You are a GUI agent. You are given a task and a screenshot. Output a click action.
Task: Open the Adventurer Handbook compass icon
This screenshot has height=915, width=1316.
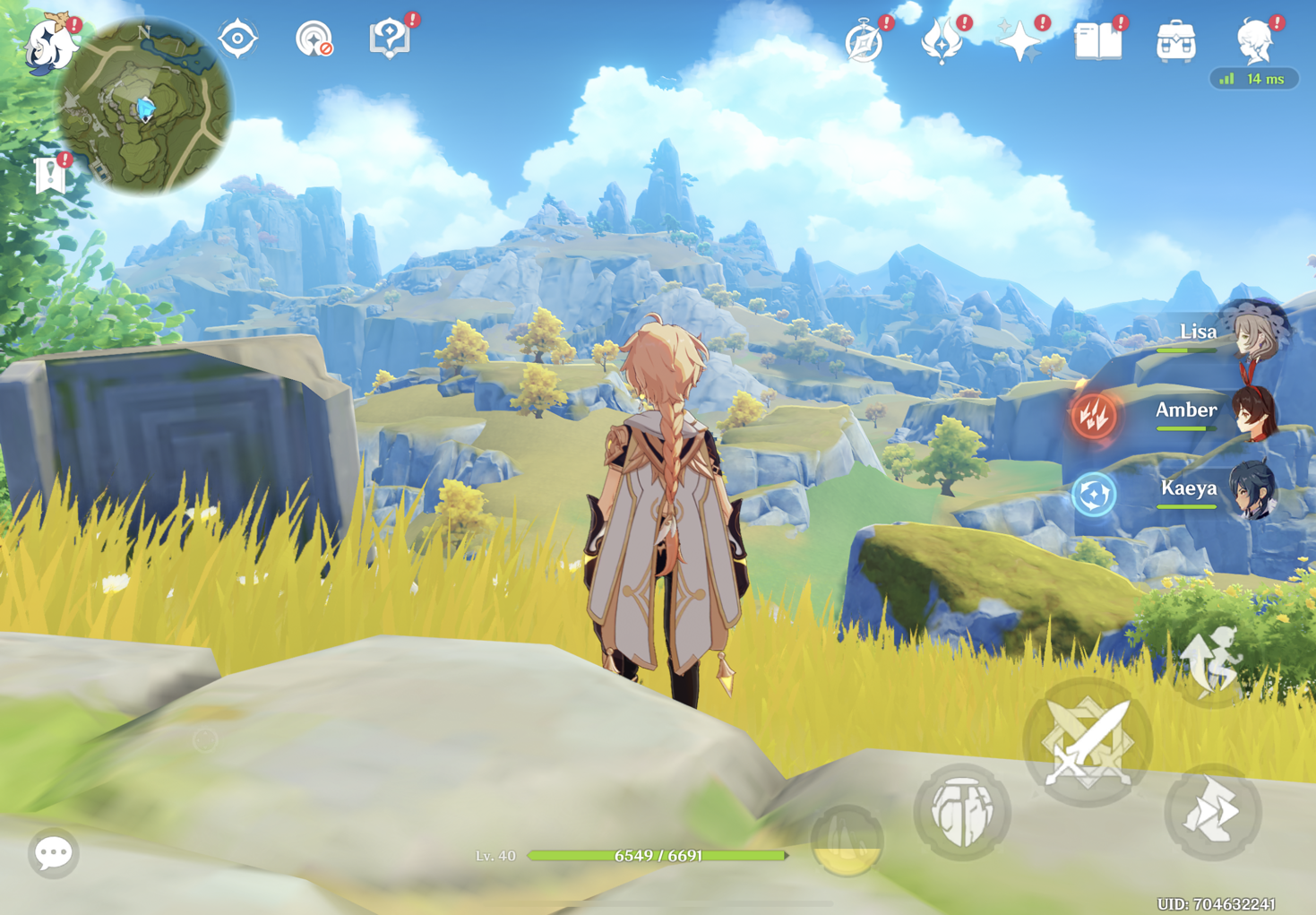click(864, 42)
